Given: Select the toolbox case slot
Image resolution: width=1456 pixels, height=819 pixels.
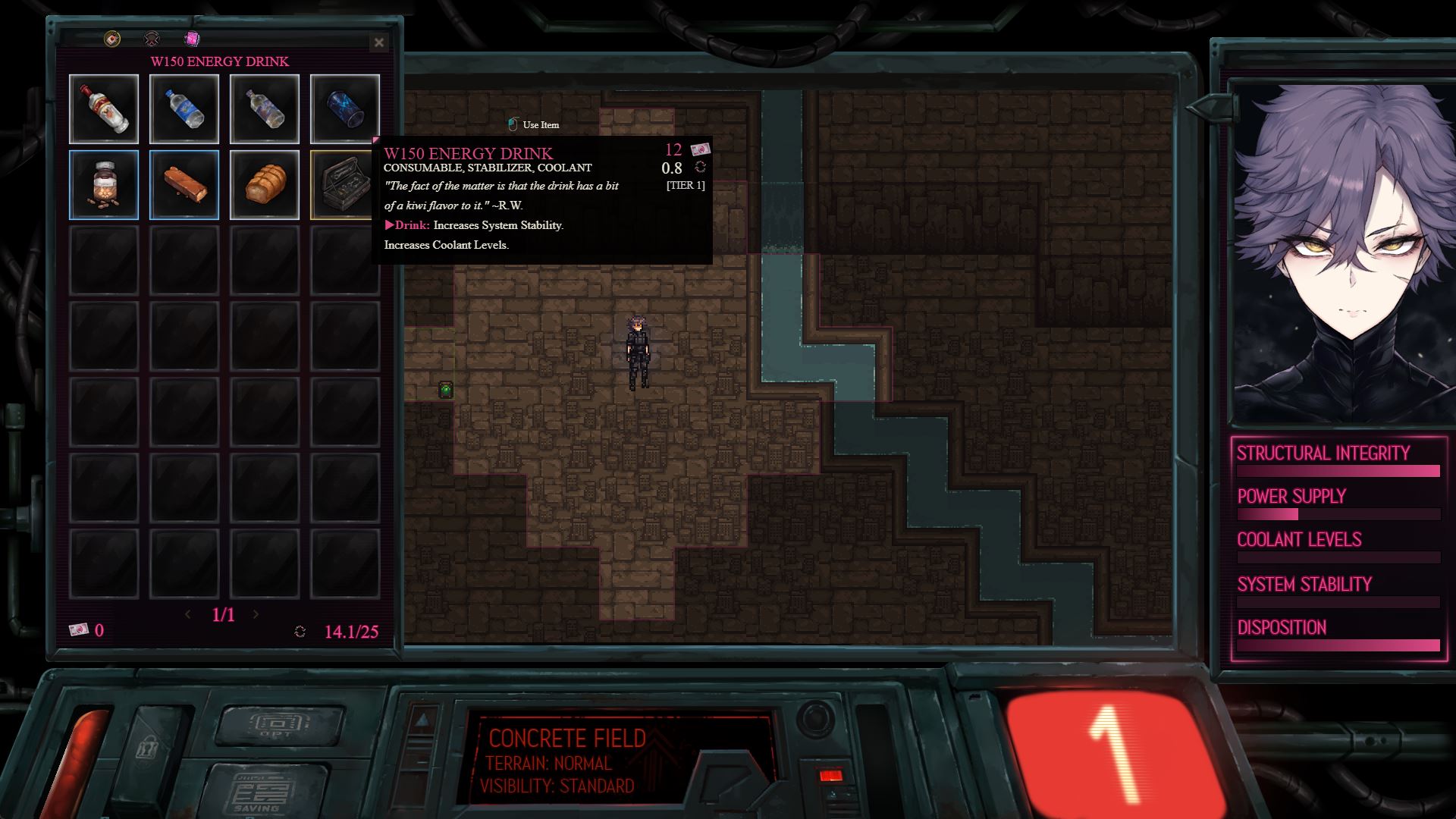Looking at the screenshot, I should pos(343,185).
